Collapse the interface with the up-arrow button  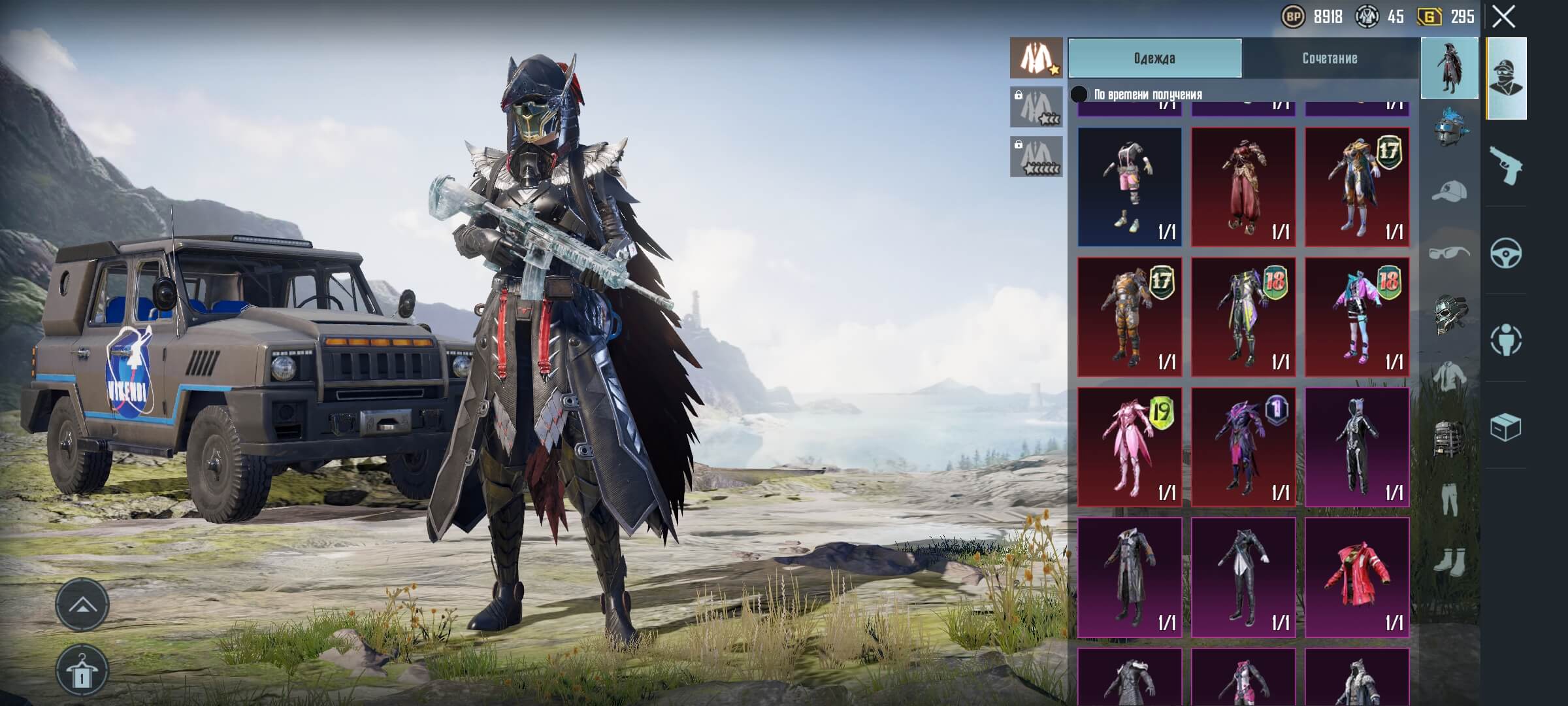point(82,605)
